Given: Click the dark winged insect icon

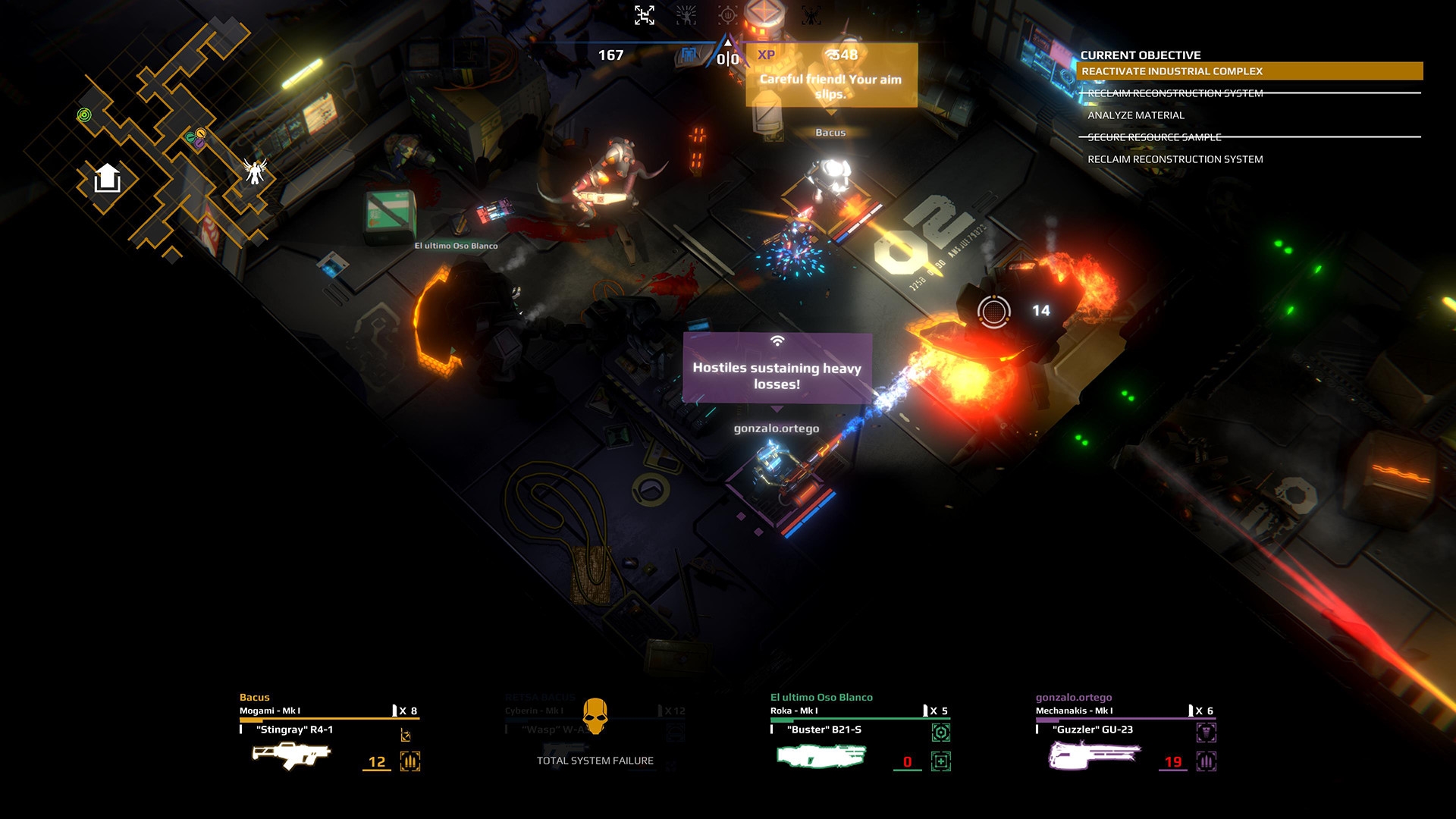Looking at the screenshot, I should click(x=811, y=14).
